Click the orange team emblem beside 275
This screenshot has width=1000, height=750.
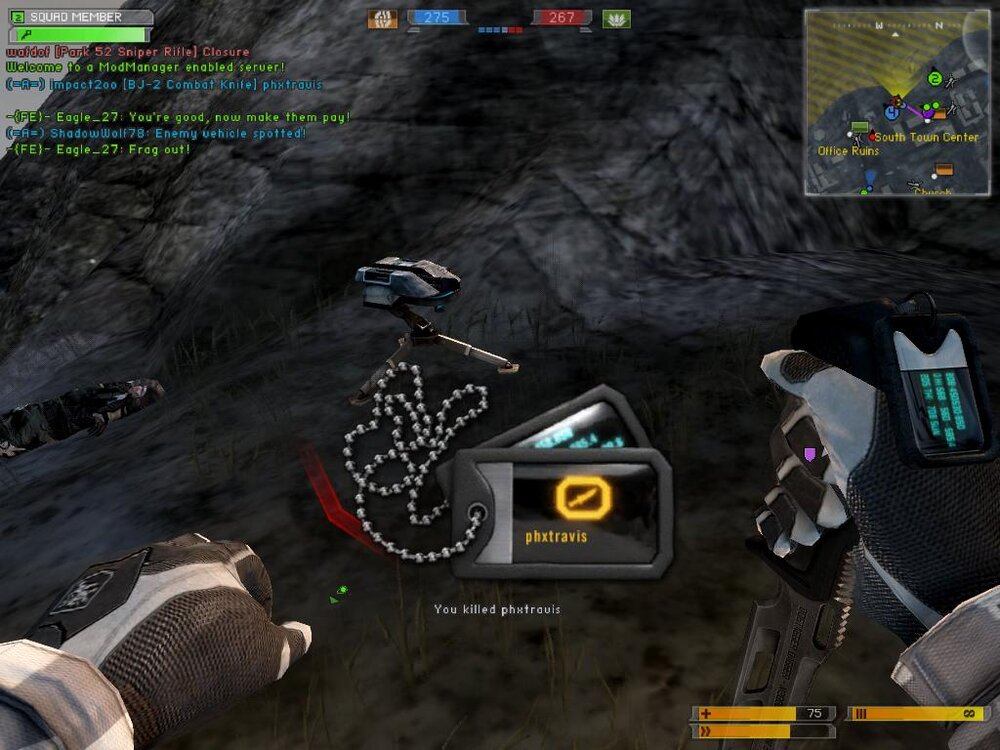point(382,18)
